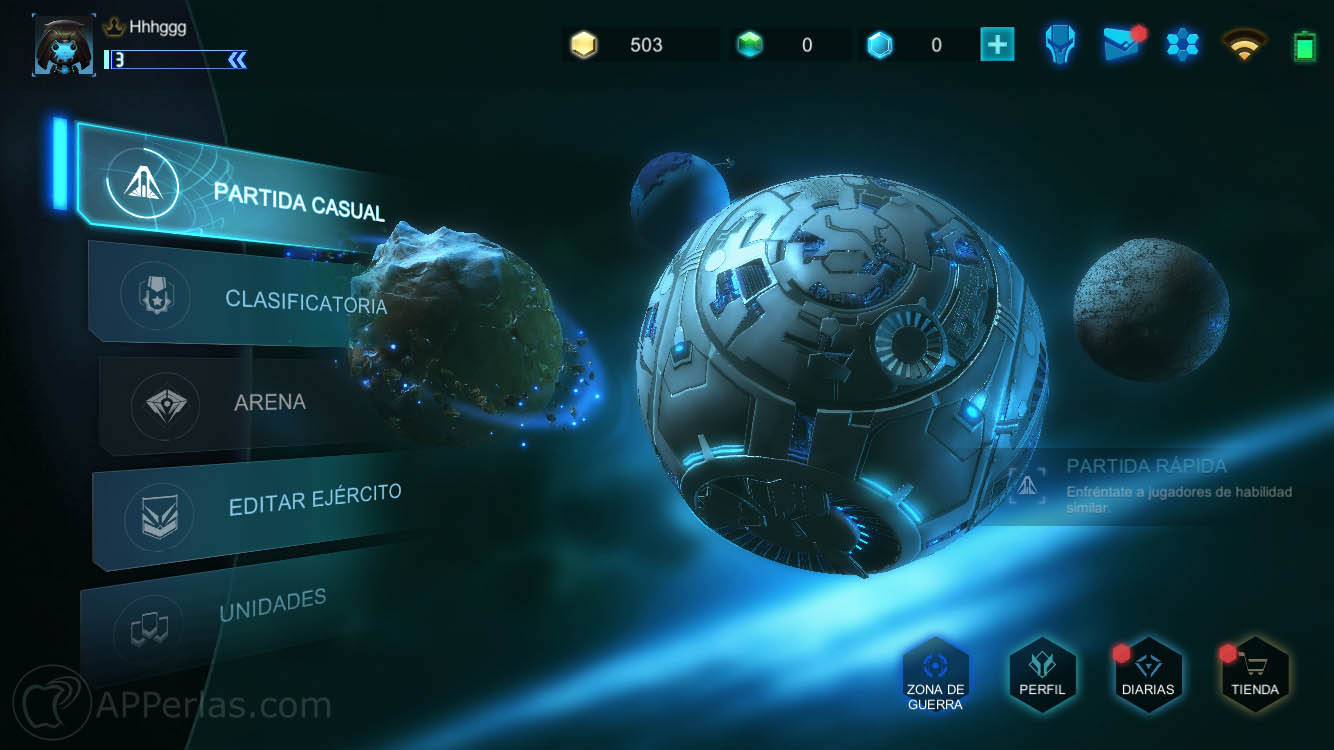Enter the Tienda shop
Screen dimensions: 1334x750
tap(1255, 675)
